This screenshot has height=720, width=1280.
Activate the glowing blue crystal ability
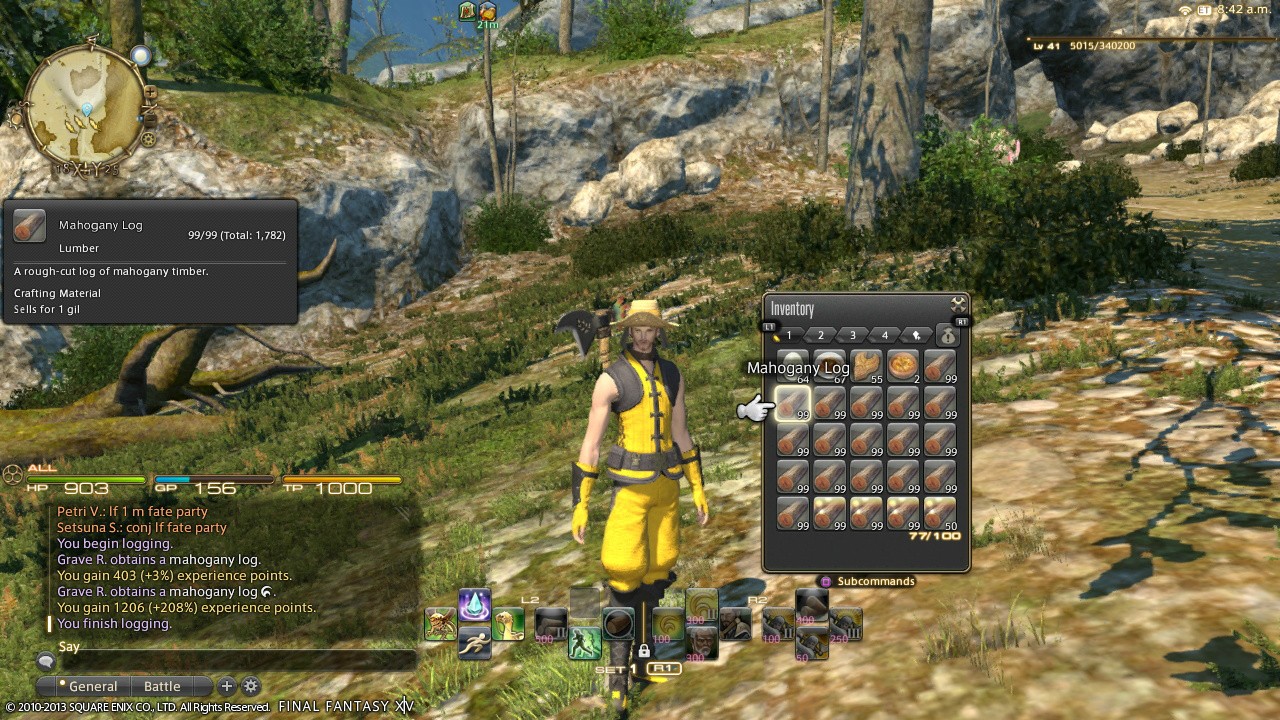point(475,606)
